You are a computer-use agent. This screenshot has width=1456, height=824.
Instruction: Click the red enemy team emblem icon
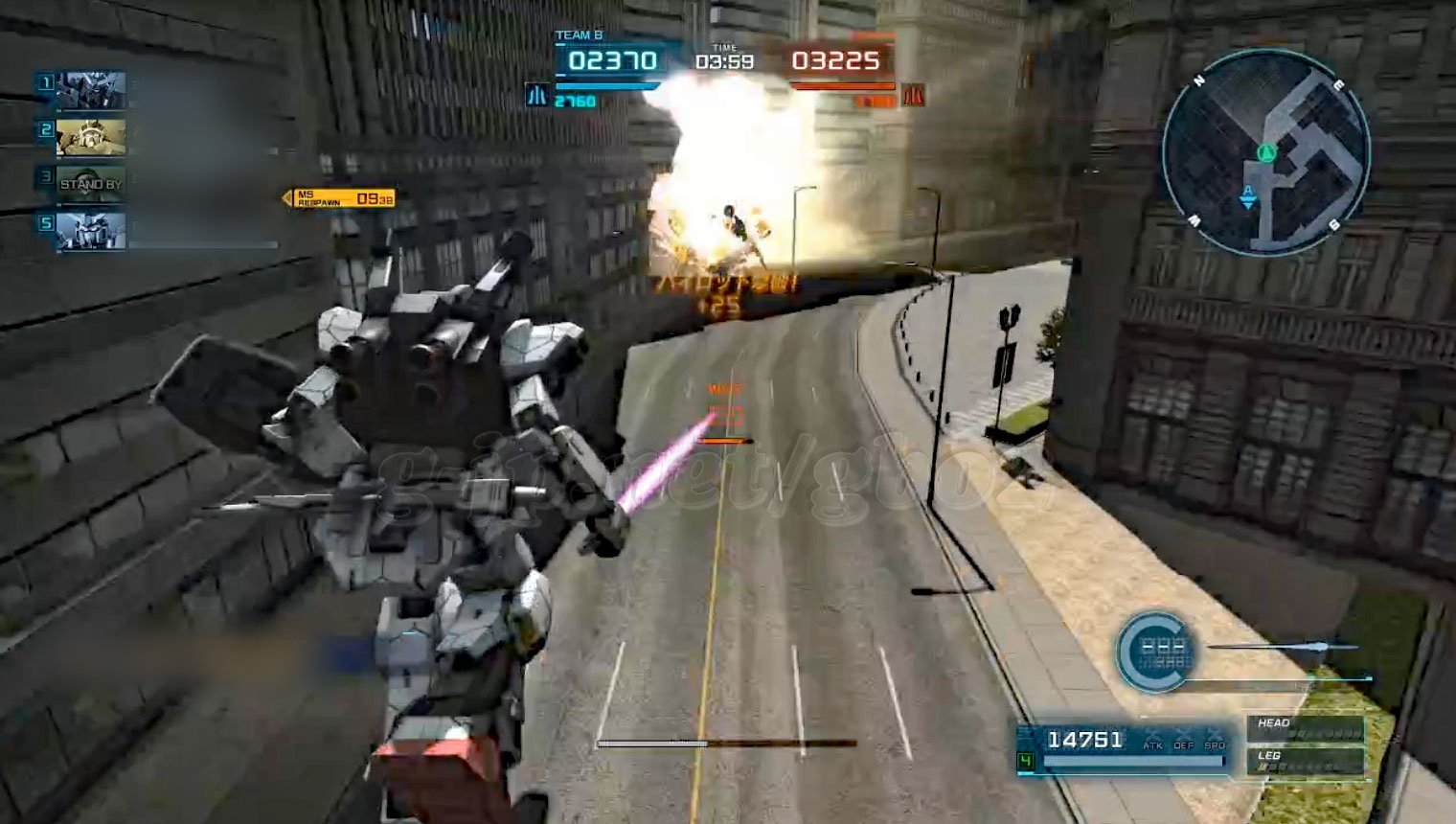pyautogui.click(x=913, y=96)
